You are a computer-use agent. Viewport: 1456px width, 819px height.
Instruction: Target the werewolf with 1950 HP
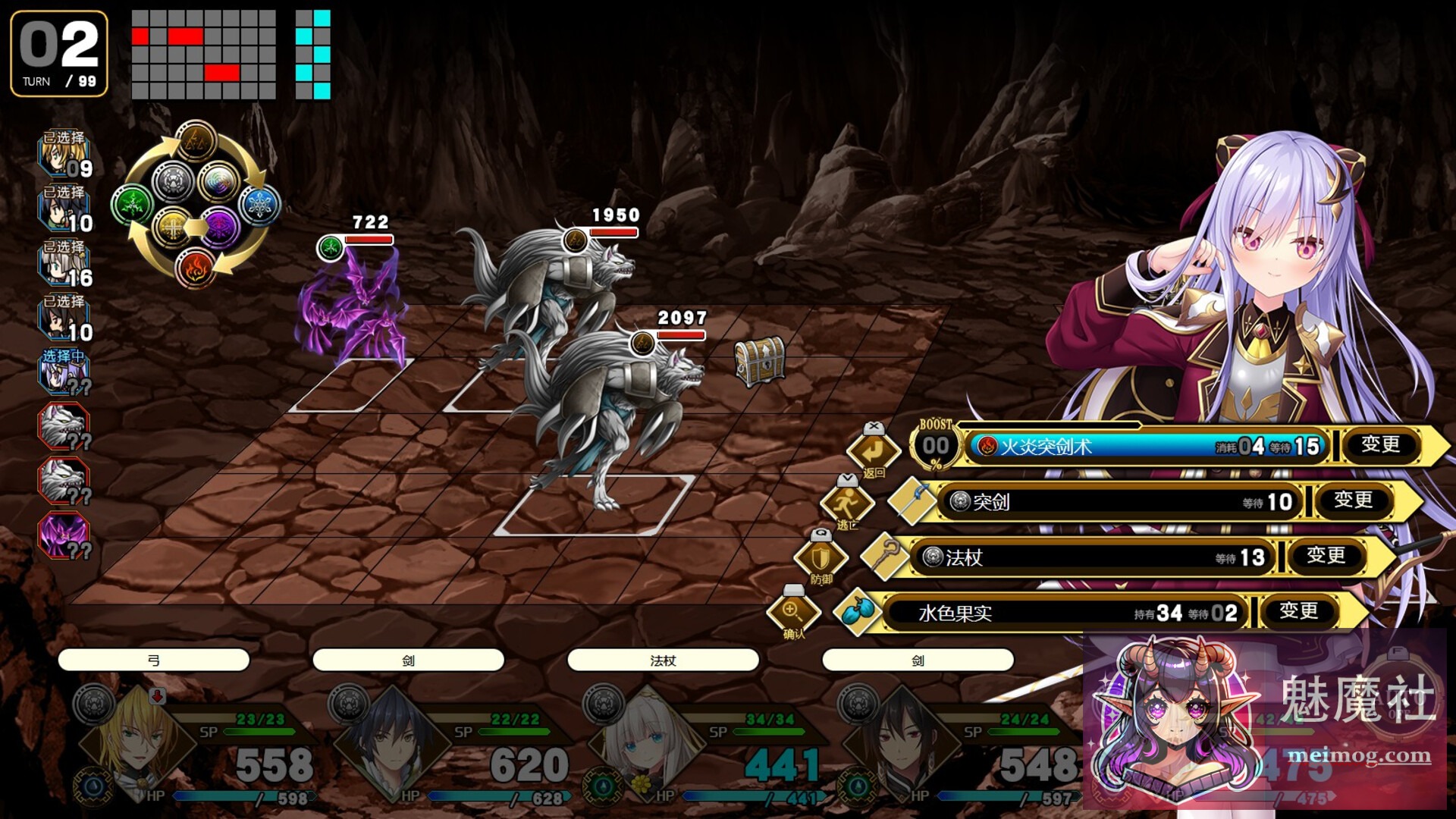pyautogui.click(x=554, y=281)
